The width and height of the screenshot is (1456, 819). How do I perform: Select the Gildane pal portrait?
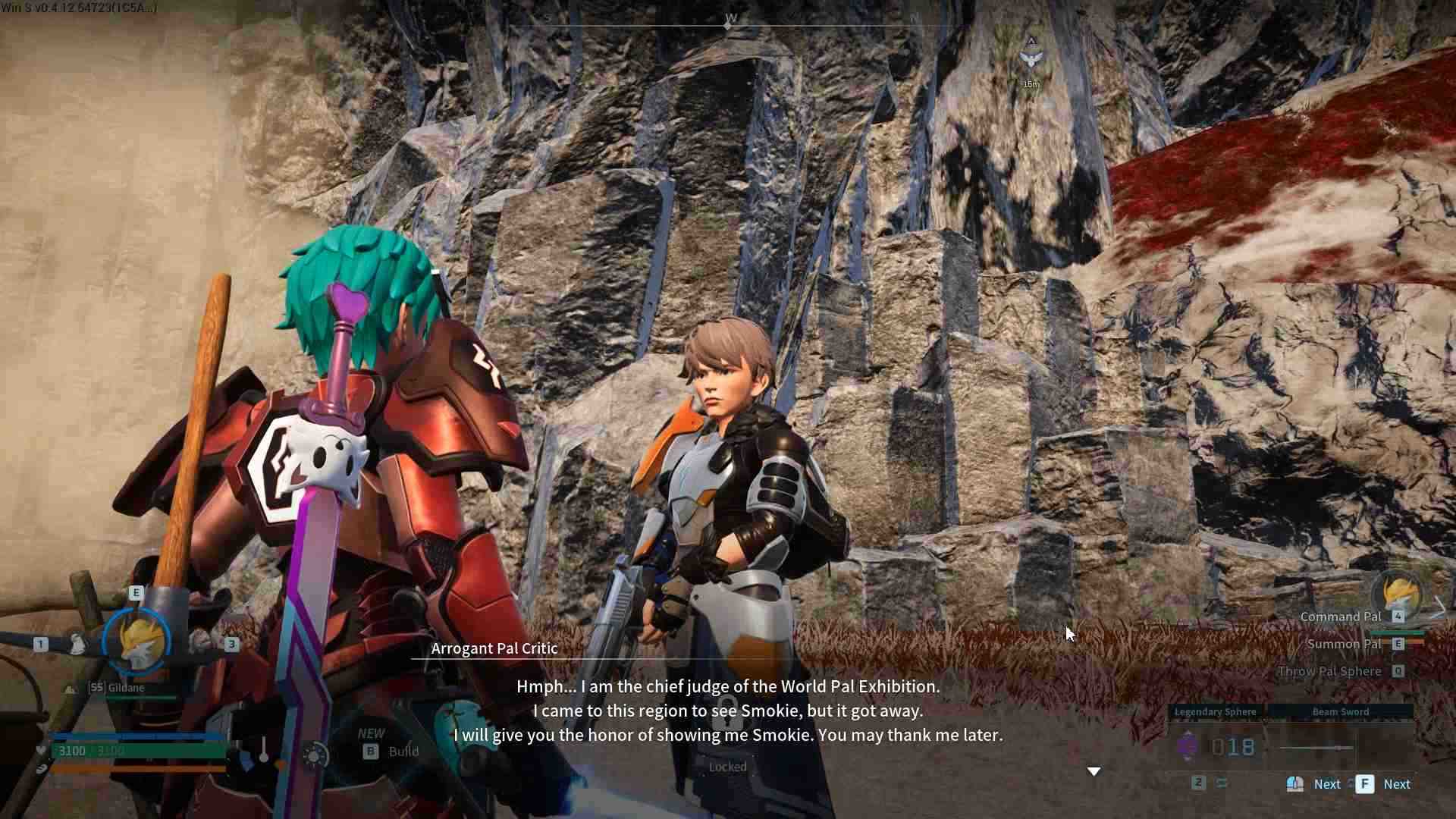point(137,642)
